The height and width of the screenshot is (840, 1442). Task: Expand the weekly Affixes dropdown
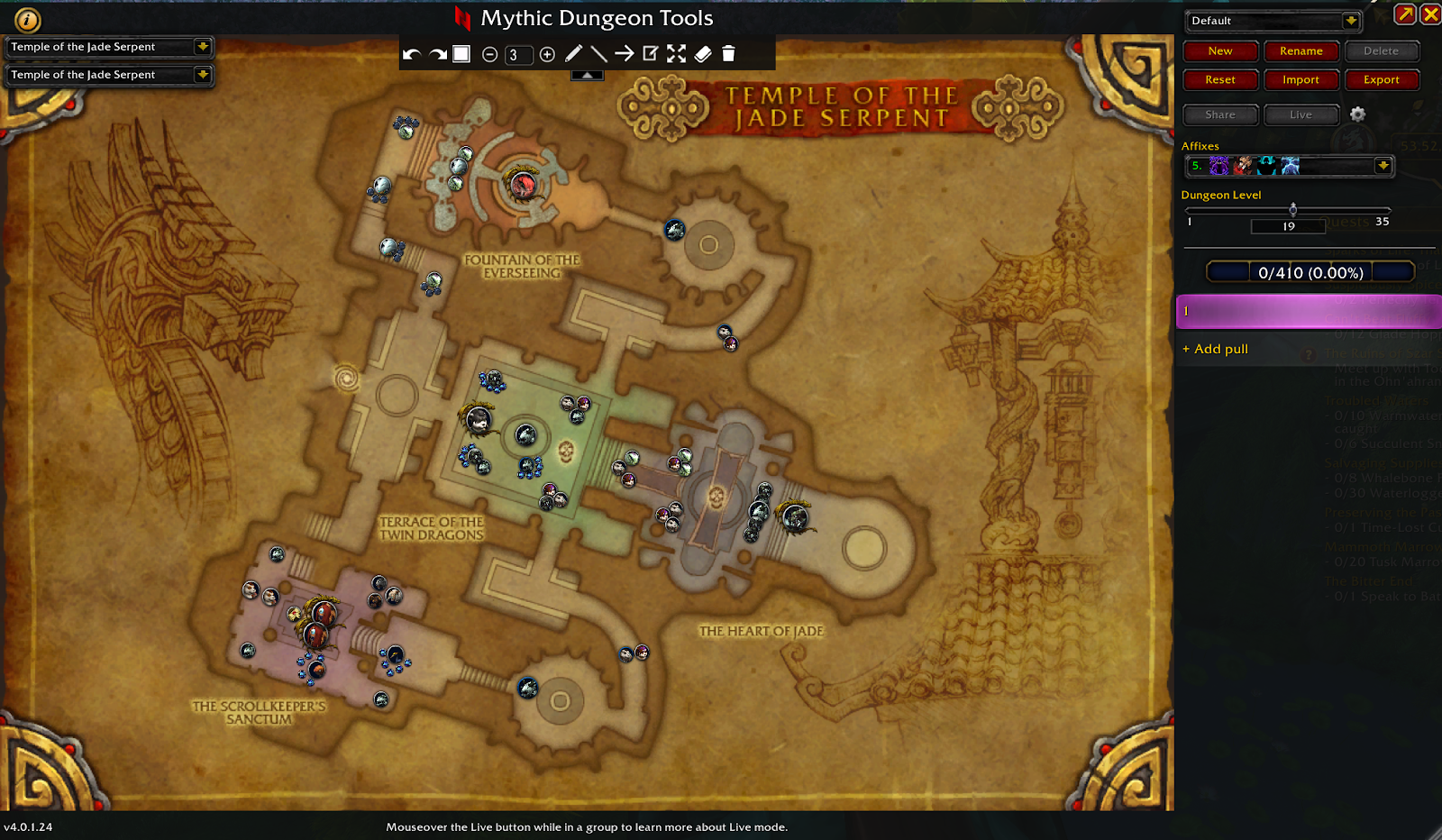[x=1383, y=166]
